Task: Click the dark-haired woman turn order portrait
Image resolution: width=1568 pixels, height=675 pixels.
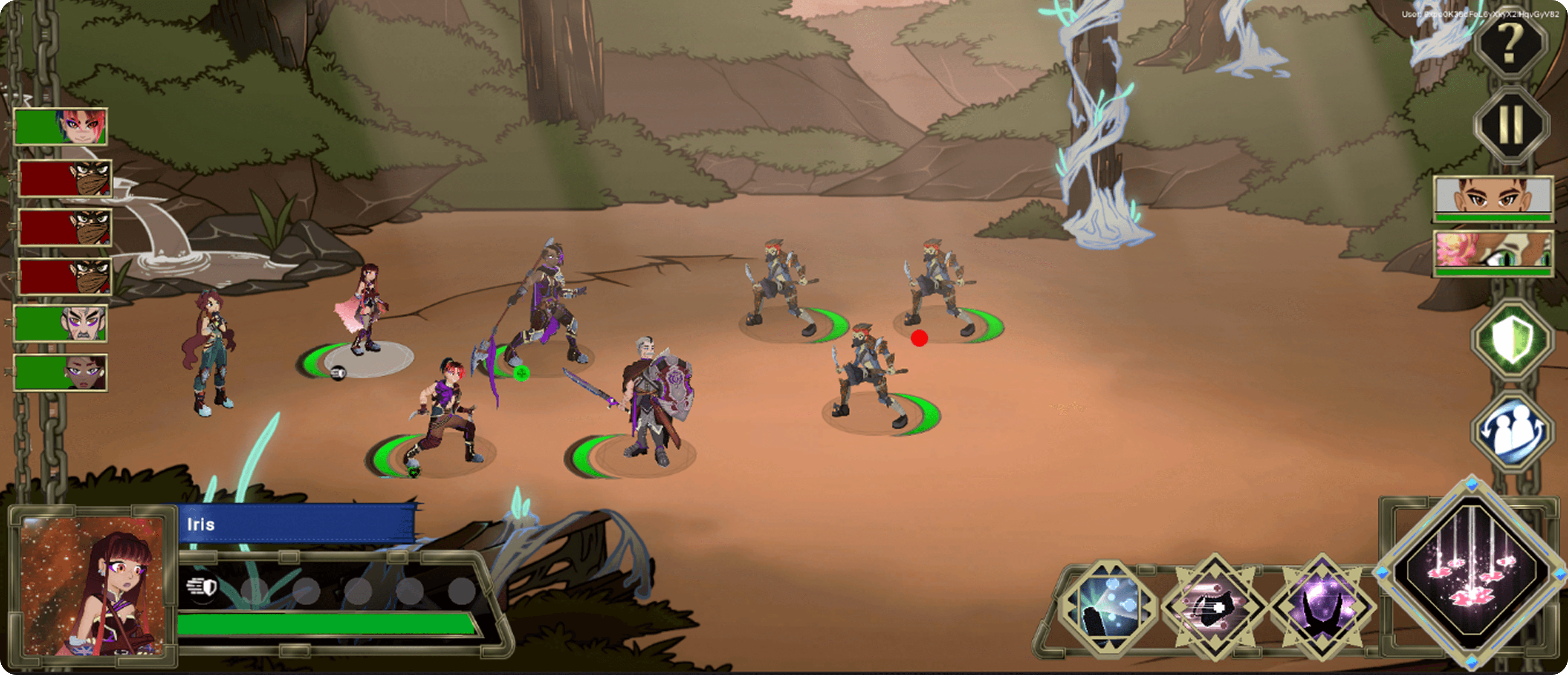Action: (61, 372)
